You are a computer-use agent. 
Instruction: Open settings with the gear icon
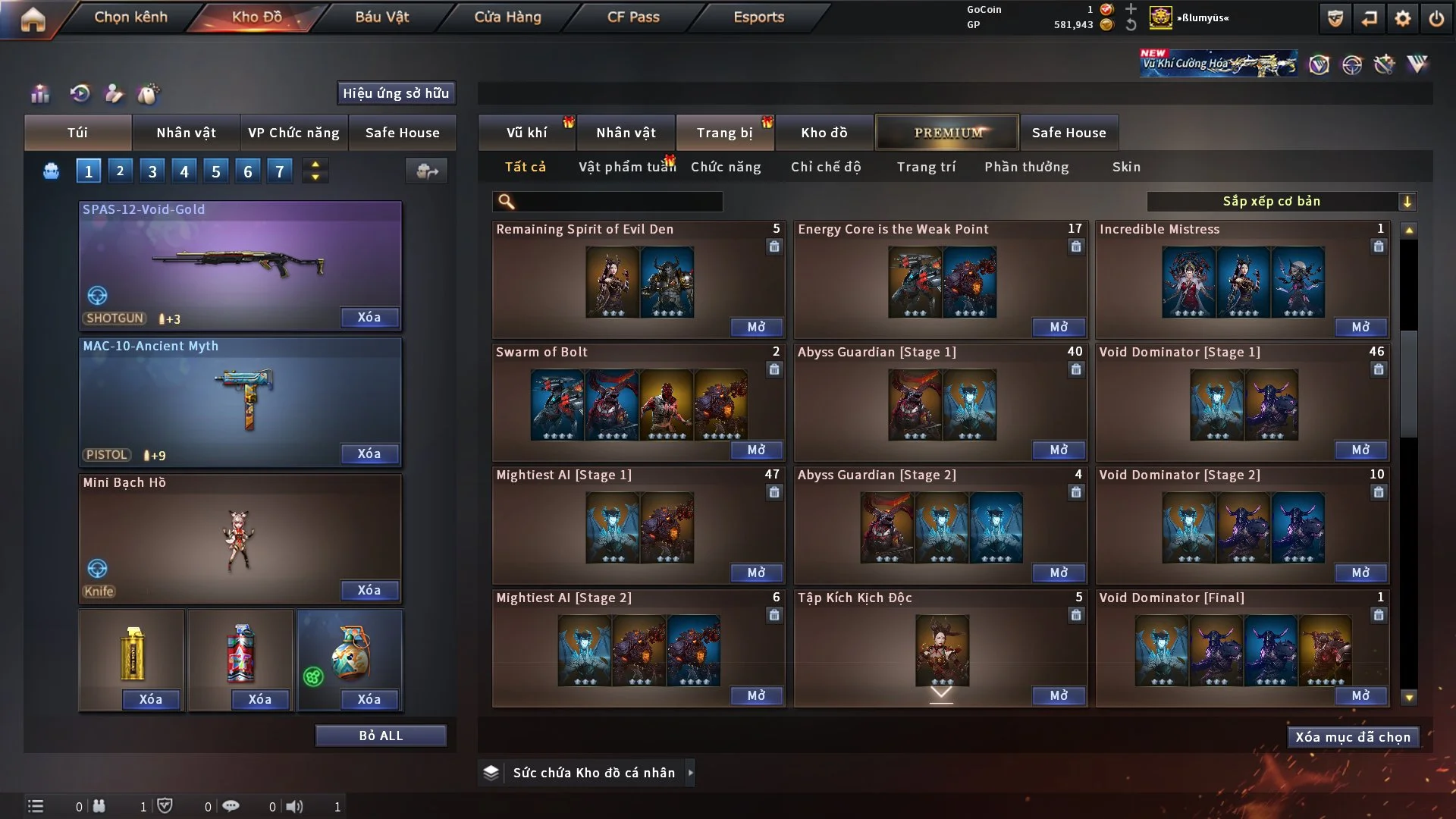(x=1403, y=18)
